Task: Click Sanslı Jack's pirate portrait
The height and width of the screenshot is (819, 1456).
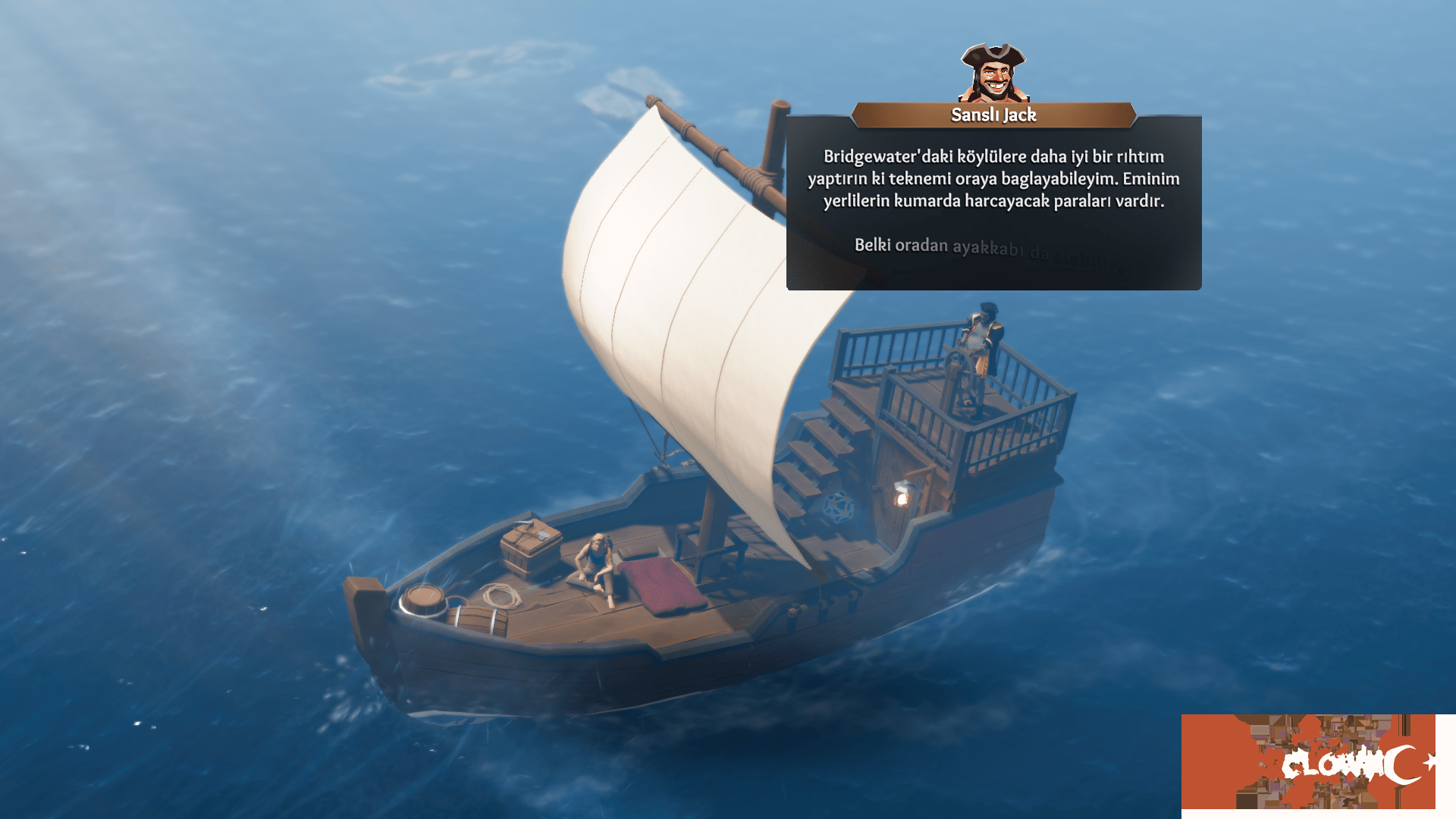Action: click(x=993, y=73)
